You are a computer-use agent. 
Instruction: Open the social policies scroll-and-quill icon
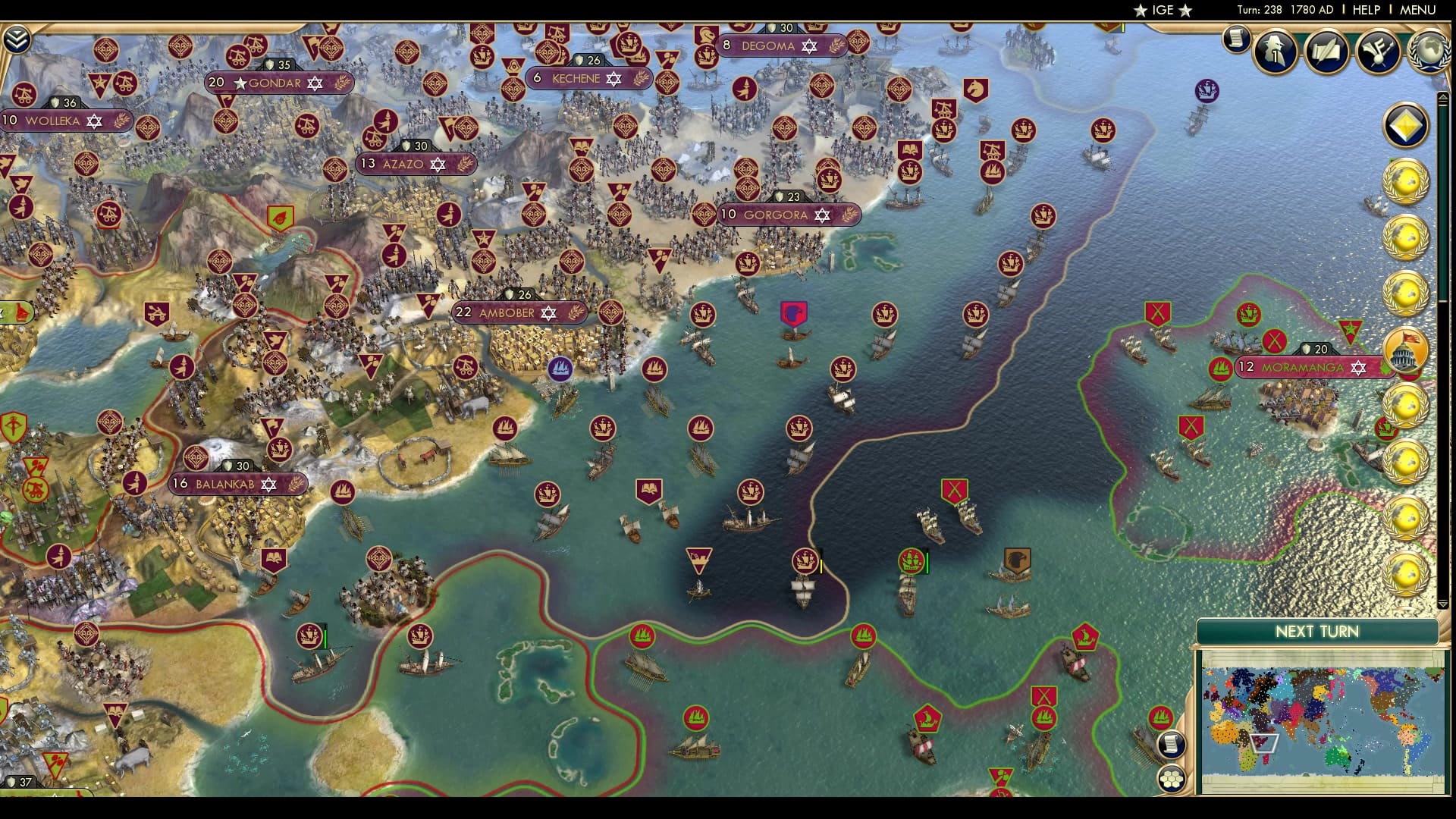(x=1326, y=50)
